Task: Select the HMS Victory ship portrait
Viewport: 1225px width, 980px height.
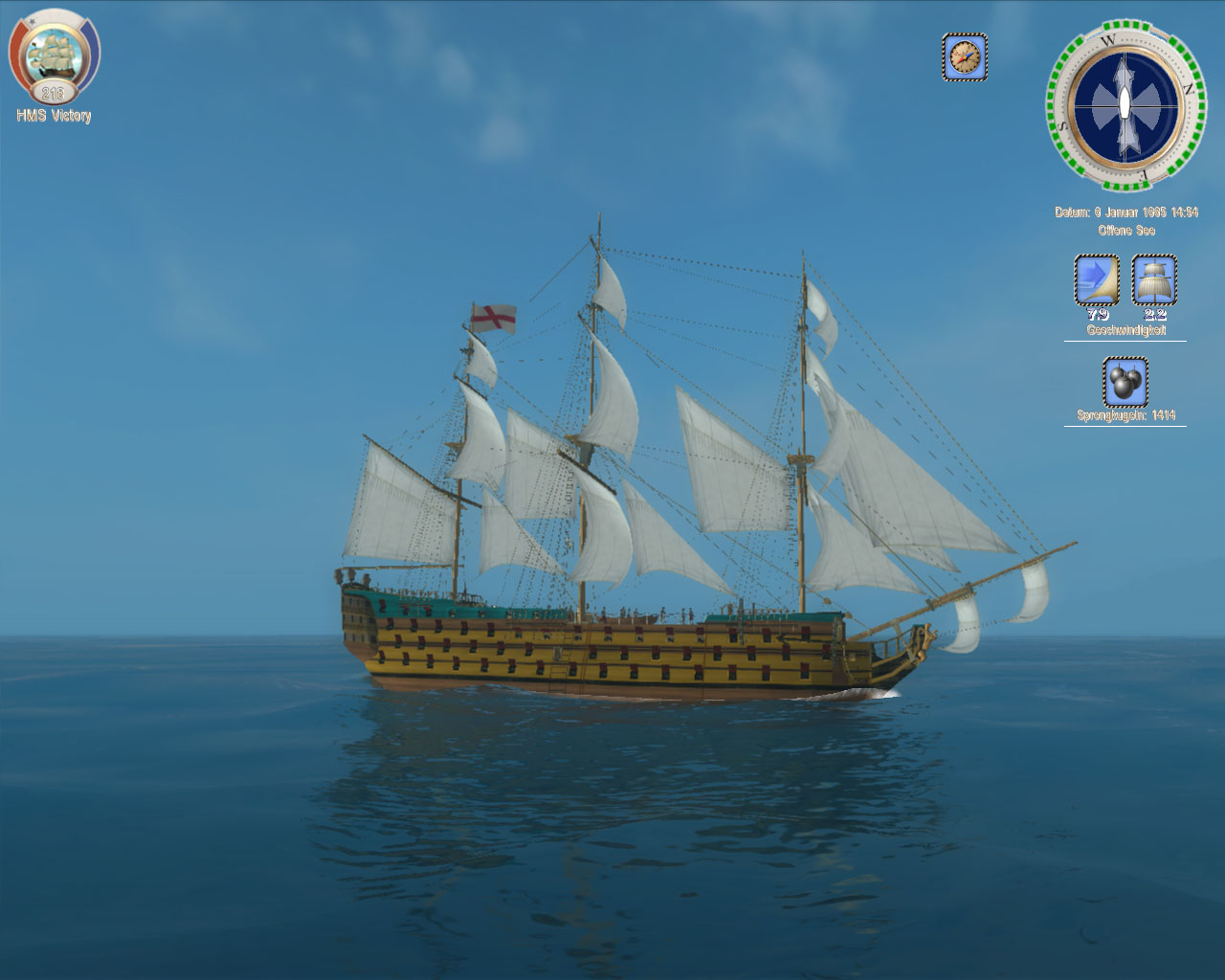Action: click(x=53, y=56)
